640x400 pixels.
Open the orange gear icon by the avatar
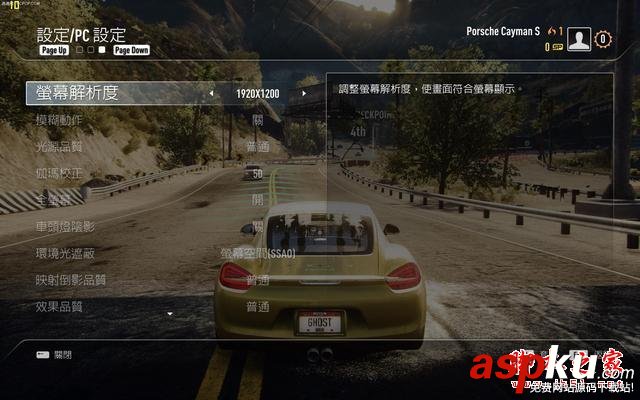(x=602, y=39)
